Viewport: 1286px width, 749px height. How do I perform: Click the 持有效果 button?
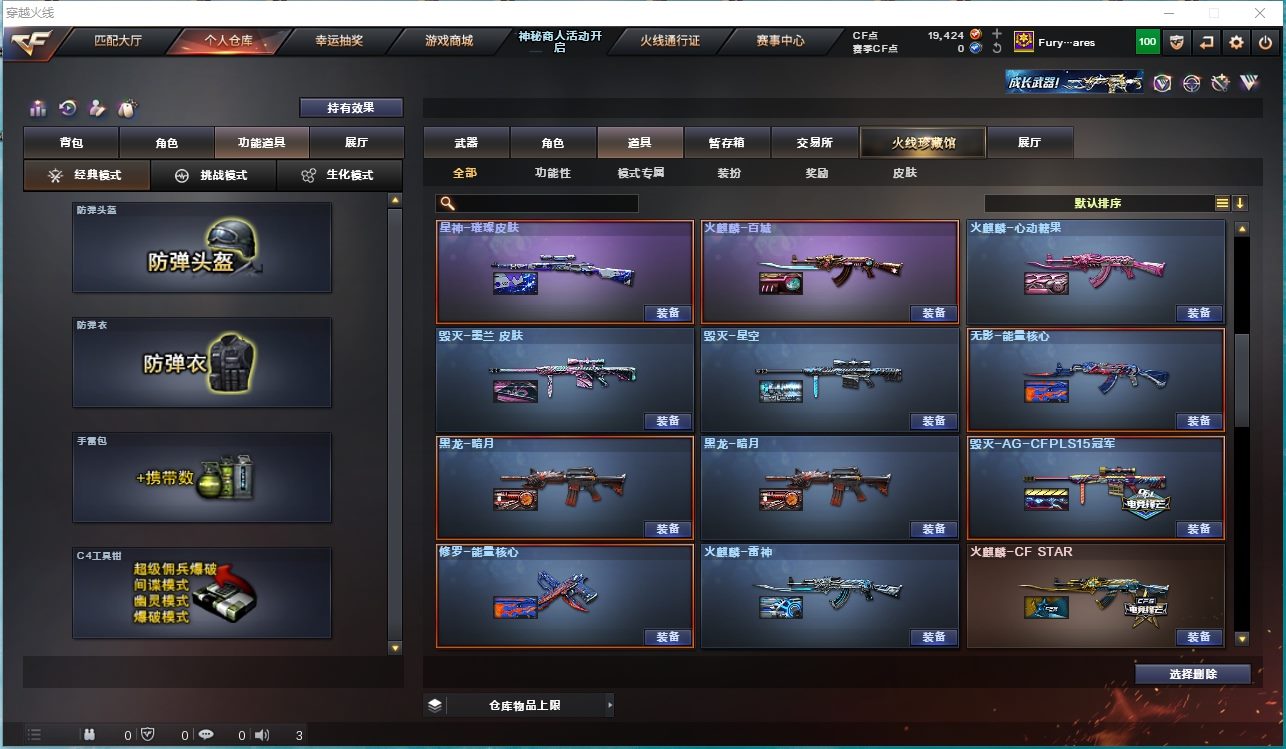click(x=351, y=108)
